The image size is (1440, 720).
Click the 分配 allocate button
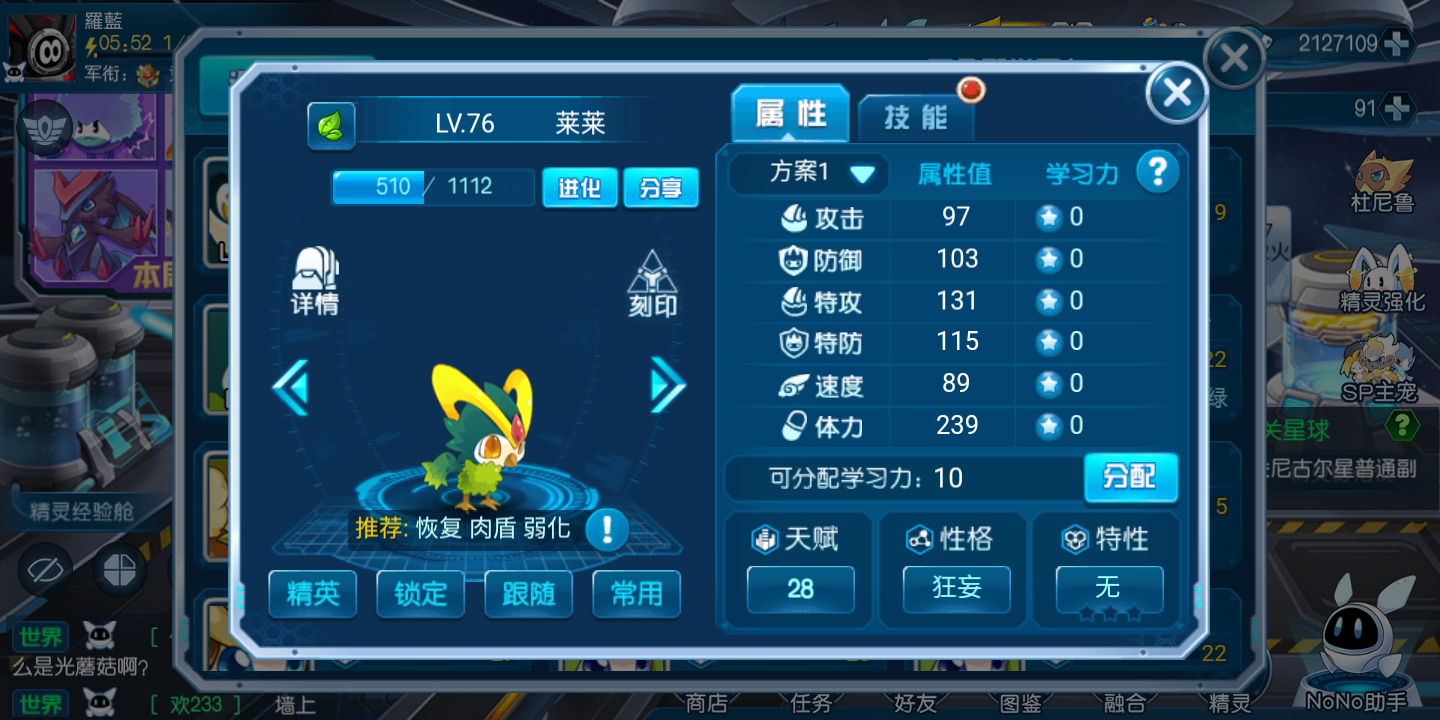[x=1130, y=477]
